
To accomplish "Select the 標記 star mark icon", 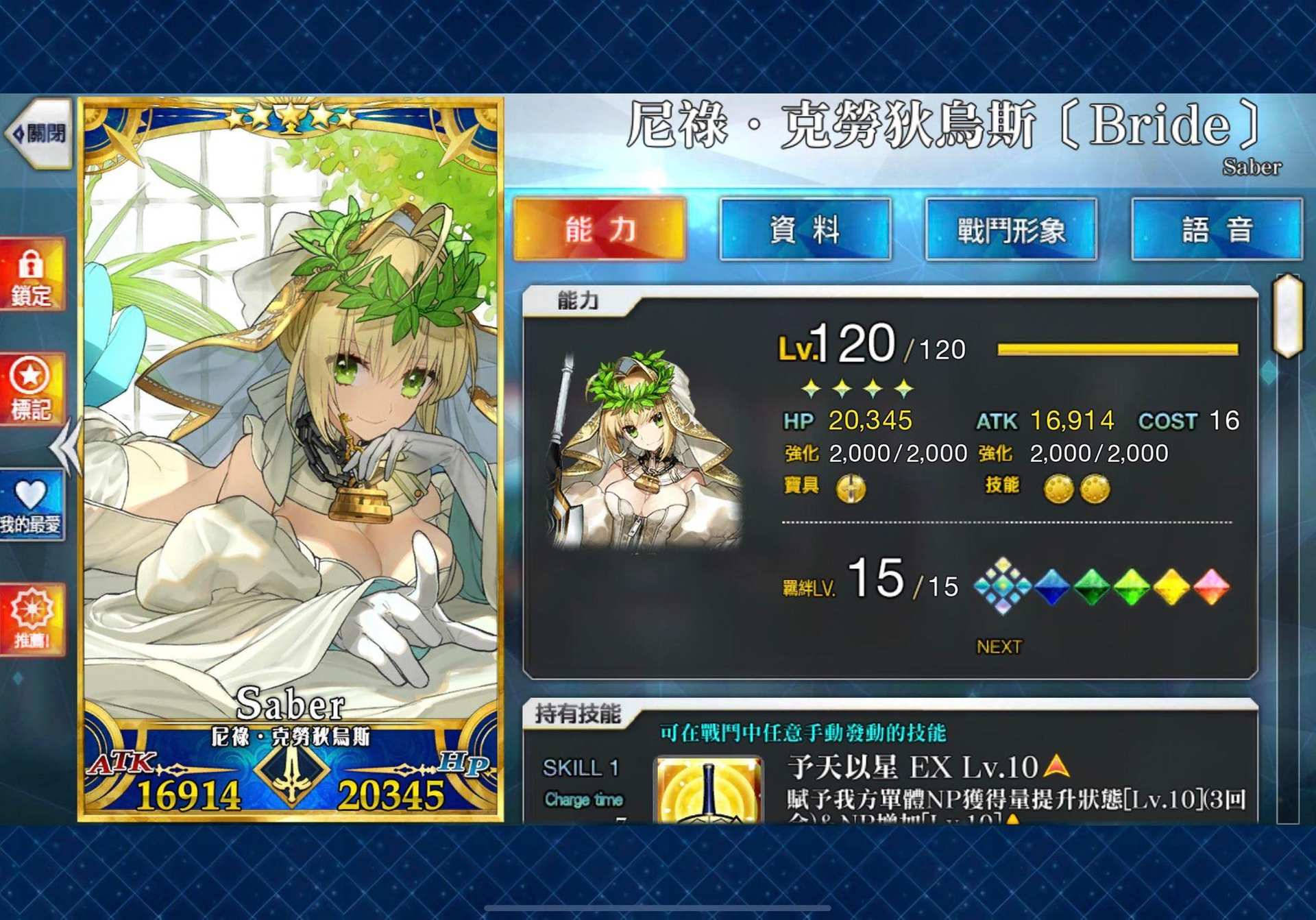I will pos(30,386).
